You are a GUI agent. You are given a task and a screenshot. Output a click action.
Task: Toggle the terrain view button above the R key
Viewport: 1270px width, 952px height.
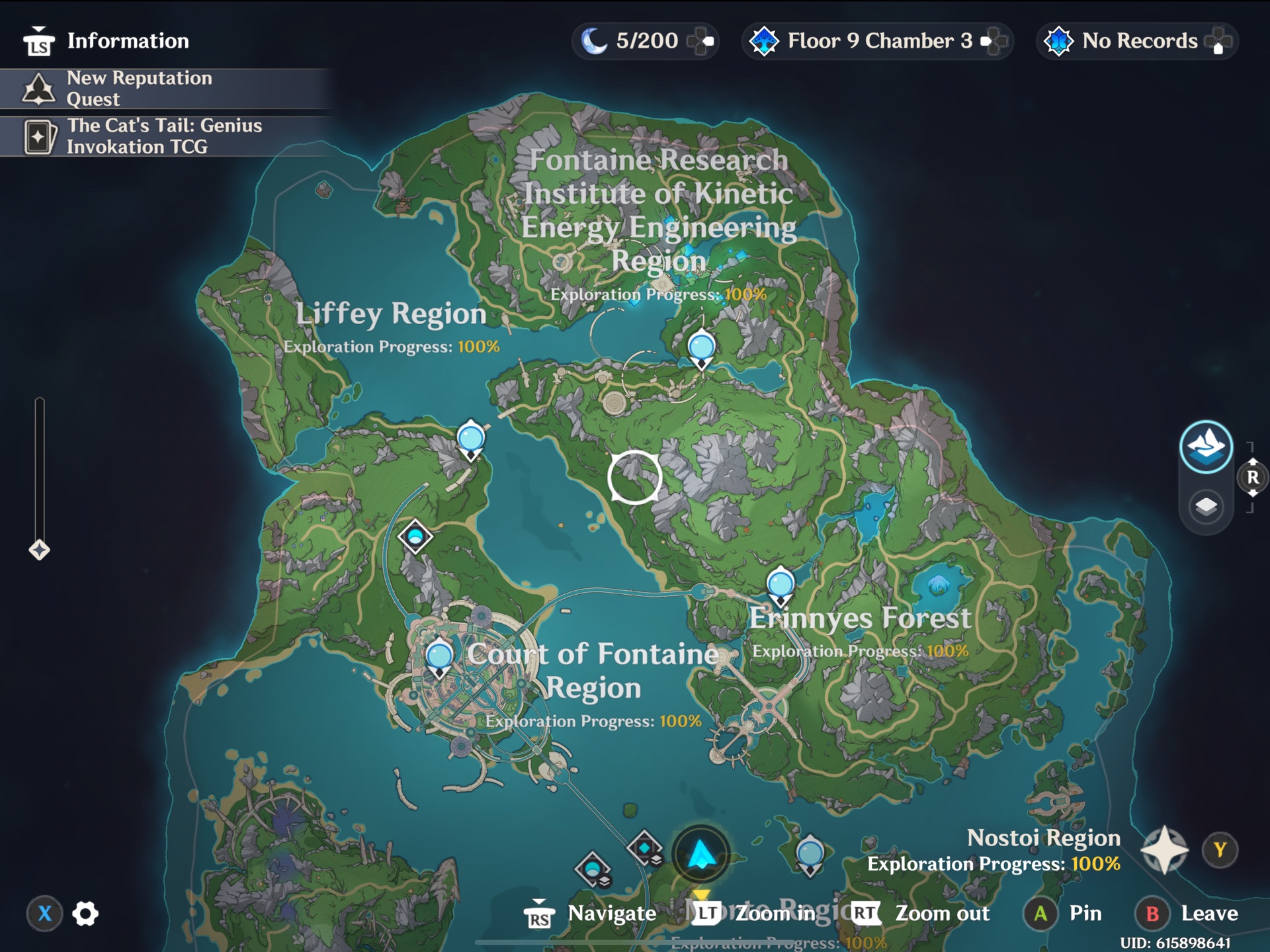click(1206, 446)
